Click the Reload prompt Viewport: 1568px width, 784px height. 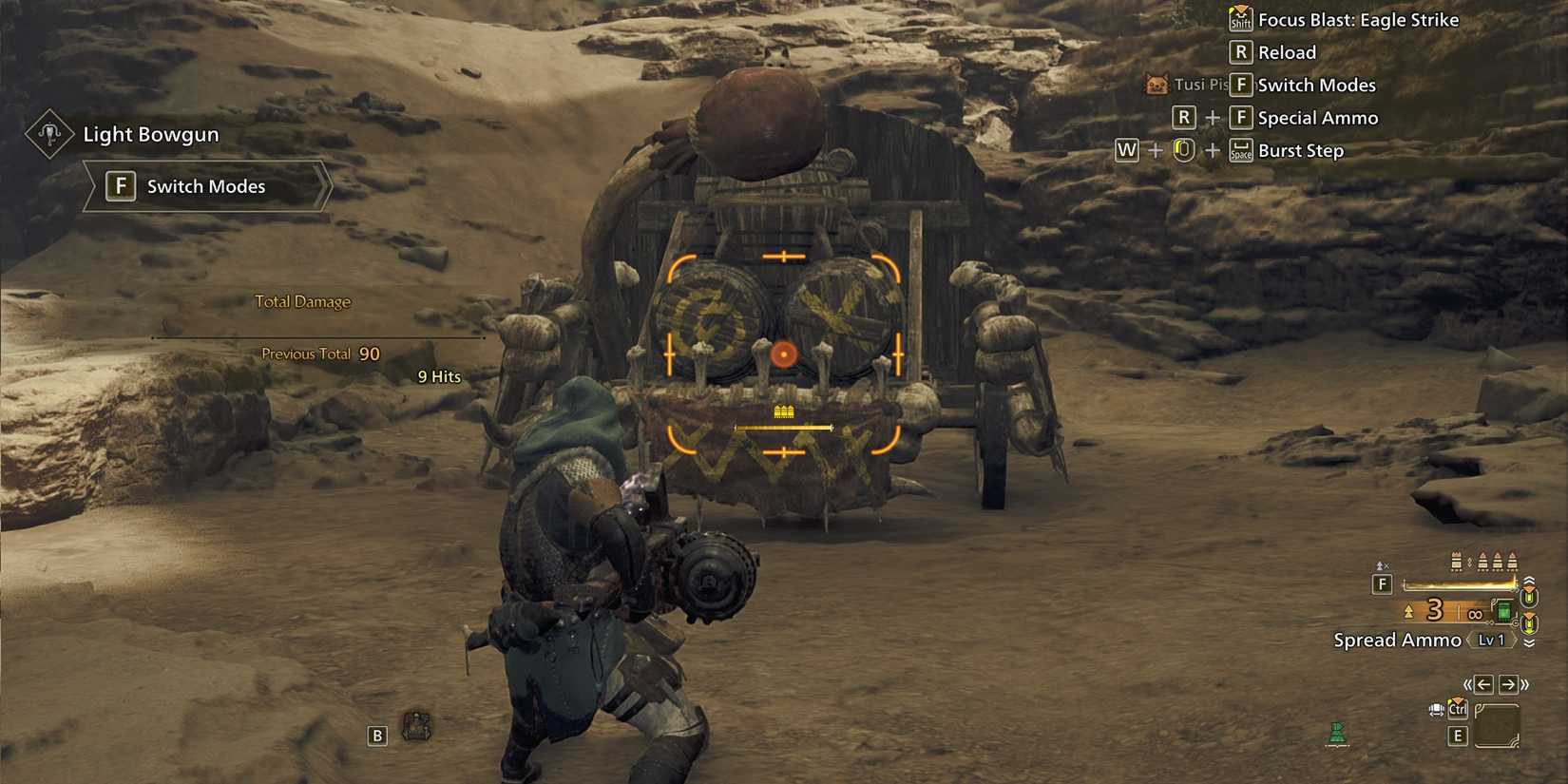1288,52
